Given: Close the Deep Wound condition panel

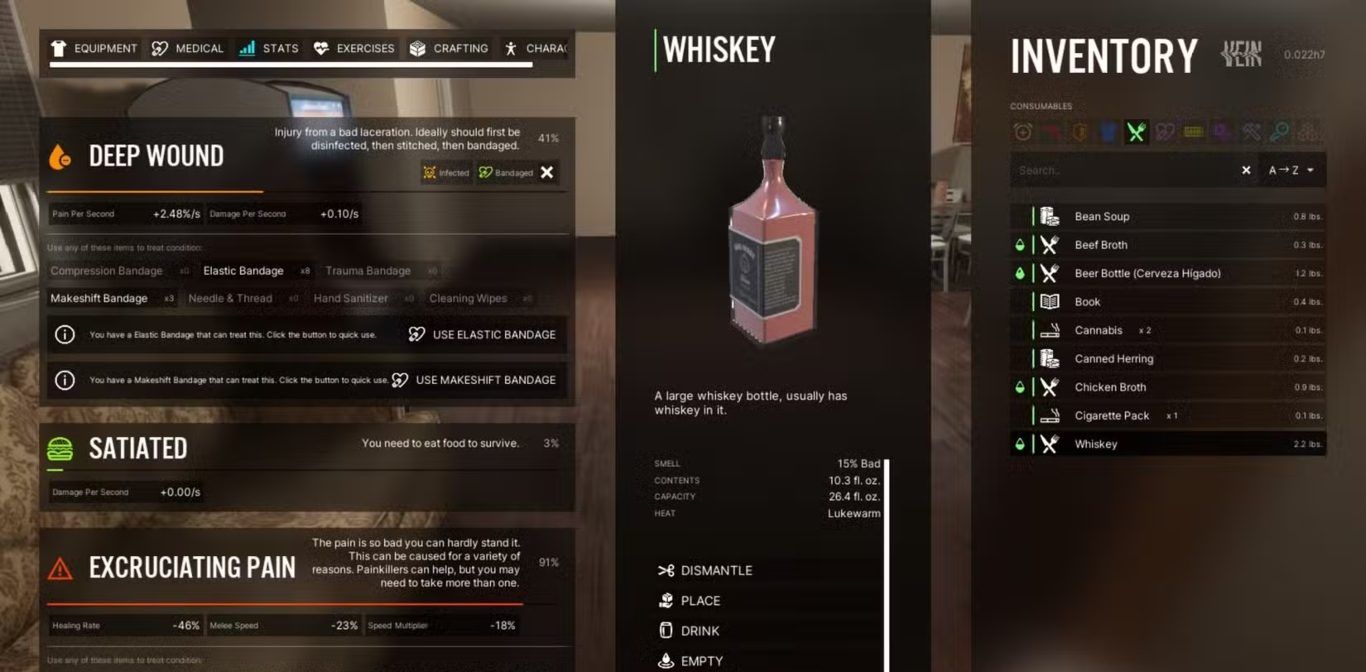Looking at the screenshot, I should [547, 172].
